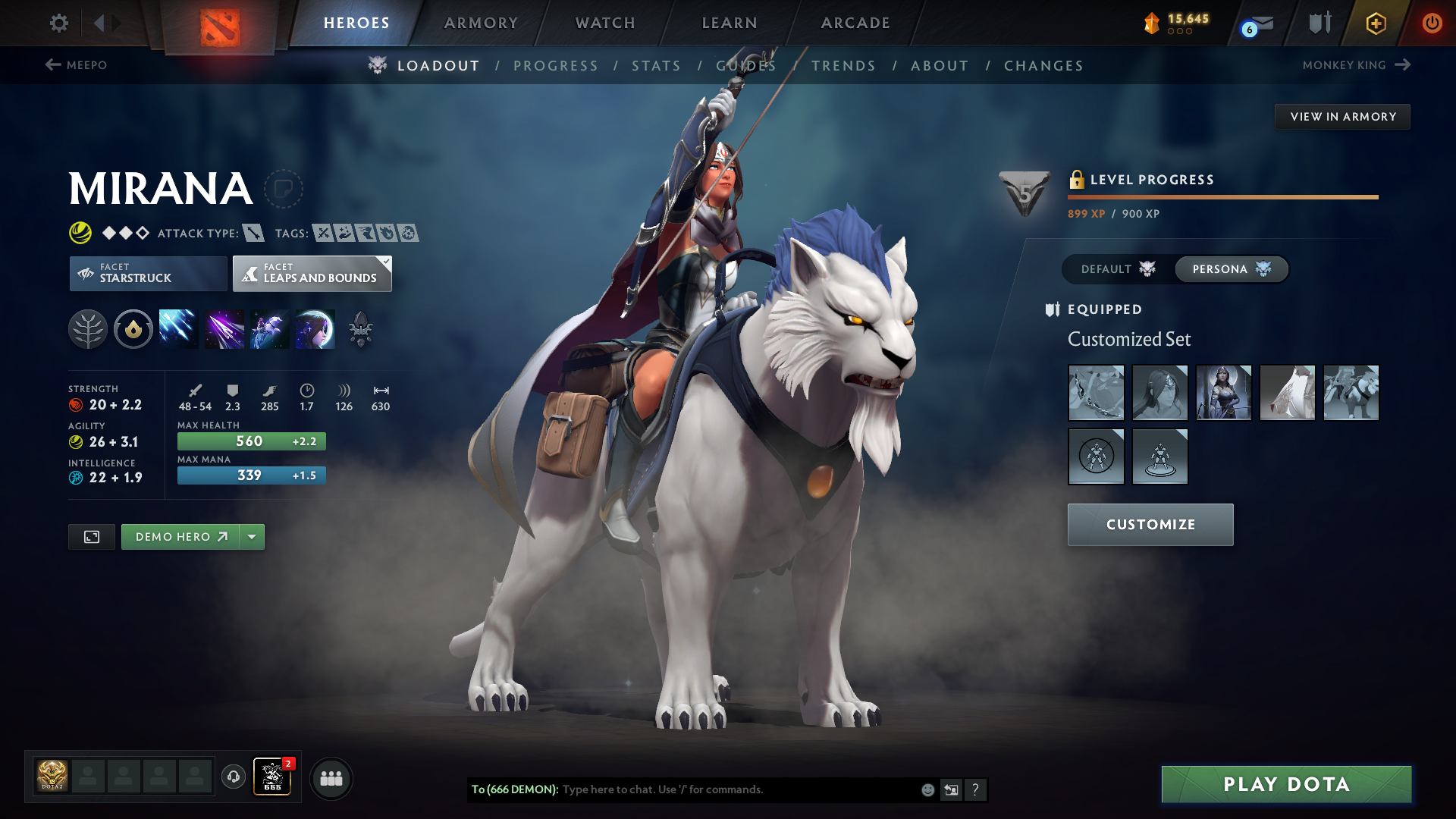The width and height of the screenshot is (1456, 819).
Task: Open the Trends sub-tab
Action: click(844, 66)
